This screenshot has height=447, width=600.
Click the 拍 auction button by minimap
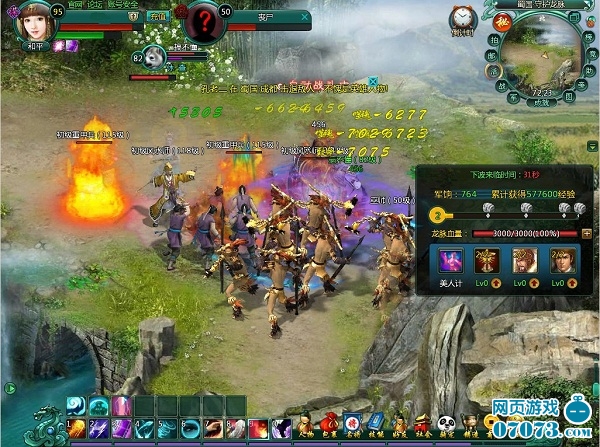click(x=494, y=40)
